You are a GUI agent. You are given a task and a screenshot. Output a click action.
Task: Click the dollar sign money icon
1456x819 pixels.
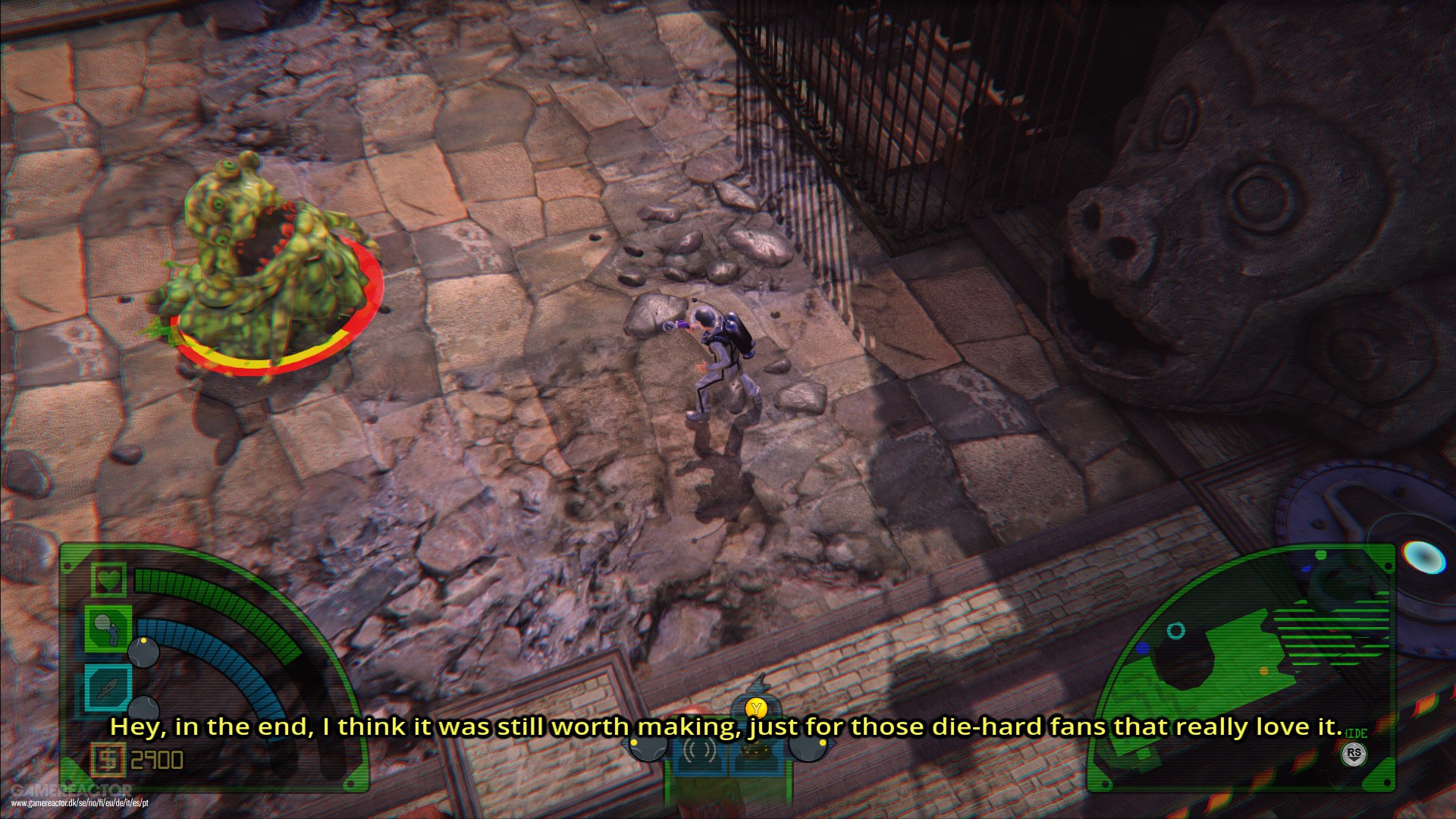pyautogui.click(x=108, y=759)
